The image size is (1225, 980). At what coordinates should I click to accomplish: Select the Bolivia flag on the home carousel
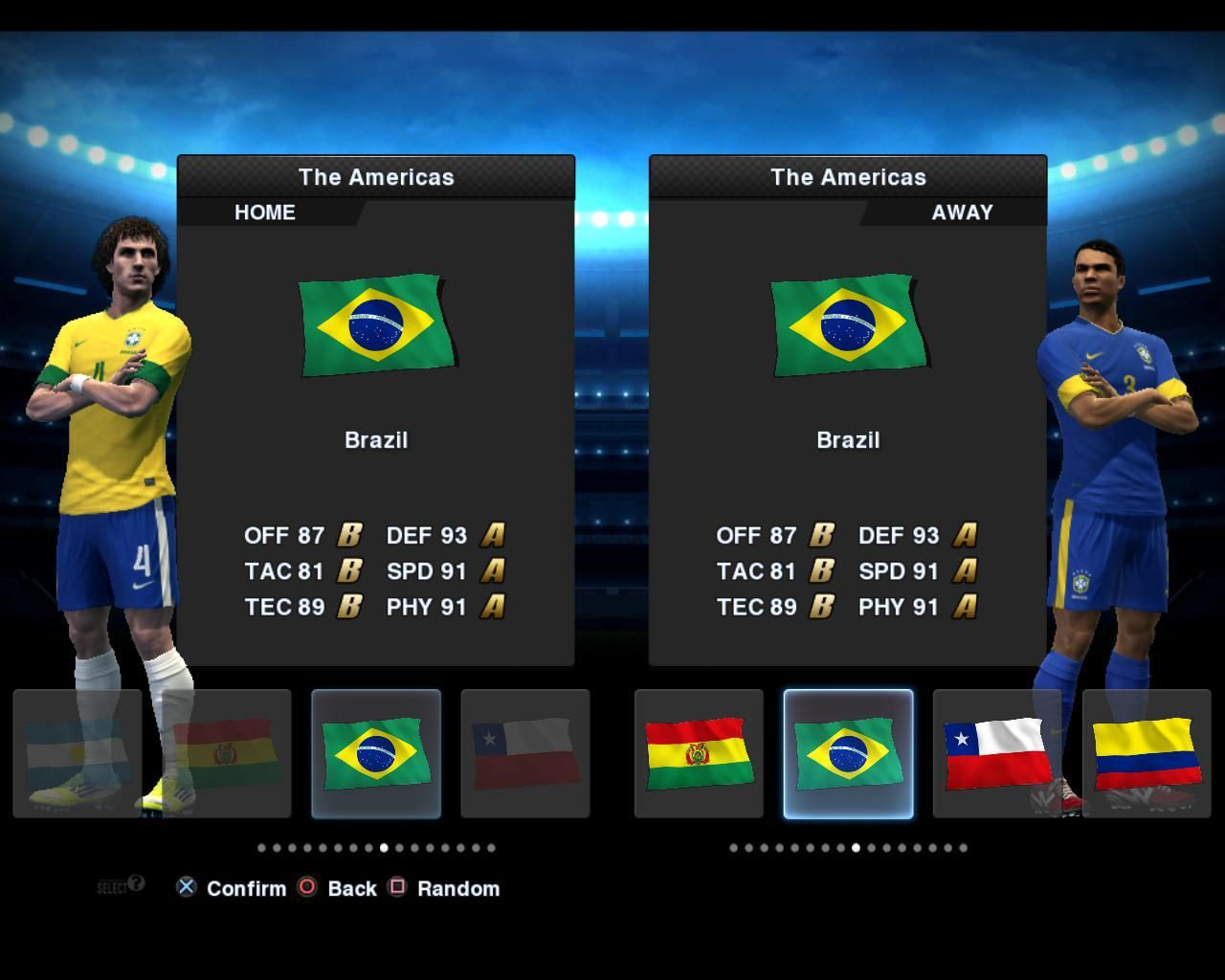[226, 751]
